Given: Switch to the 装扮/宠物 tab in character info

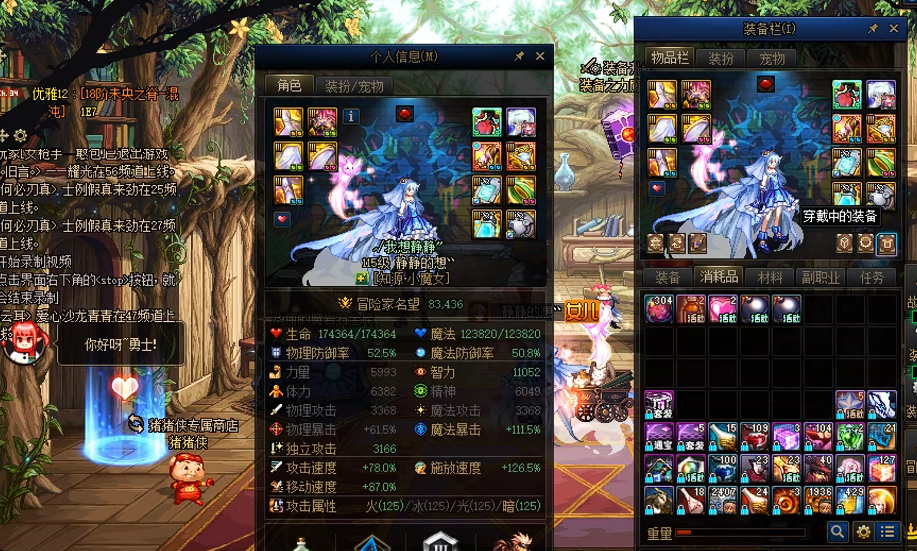Looking at the screenshot, I should pos(352,86).
